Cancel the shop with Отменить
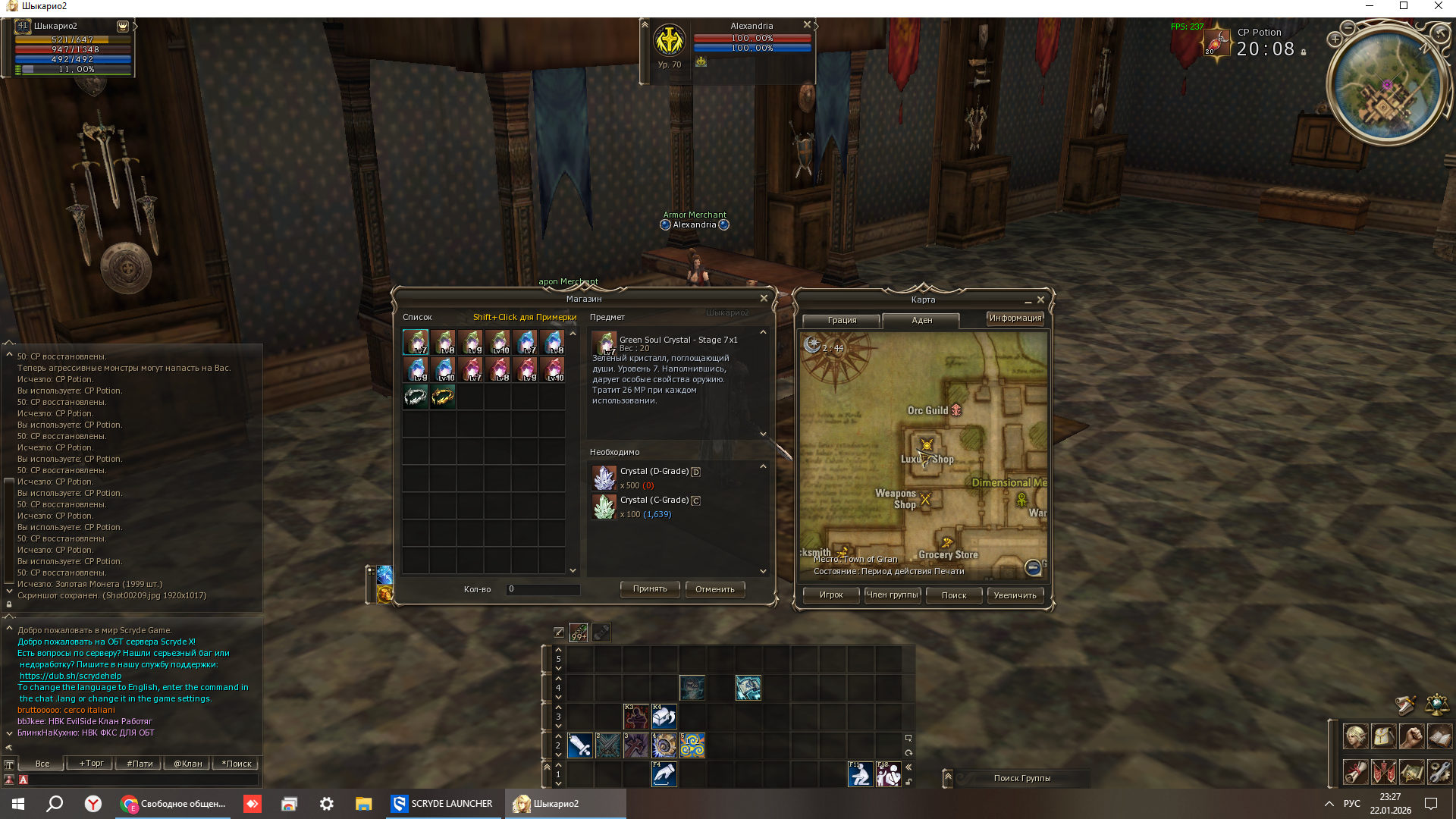 714,589
